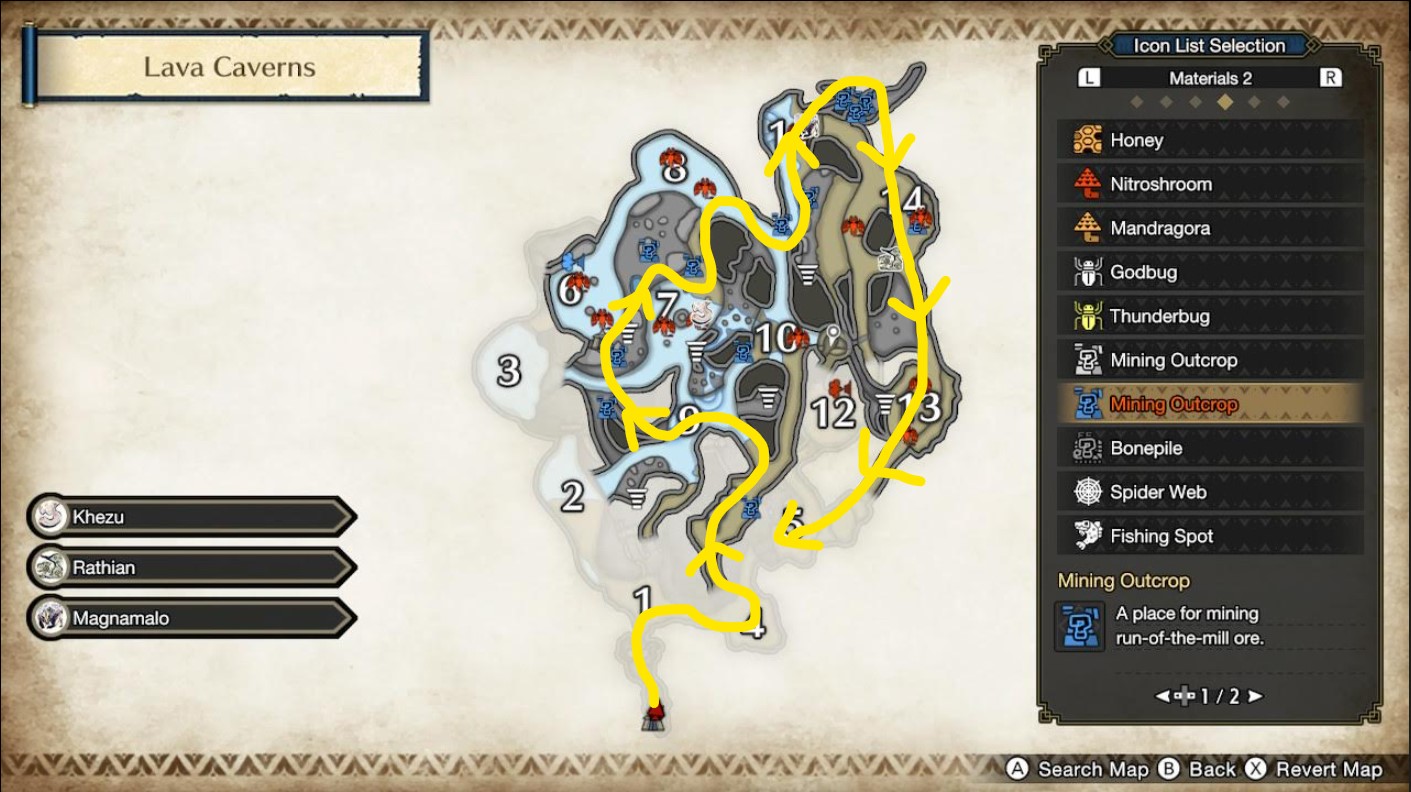
Task: Go to previous page via left arrow
Action: (x=1164, y=696)
